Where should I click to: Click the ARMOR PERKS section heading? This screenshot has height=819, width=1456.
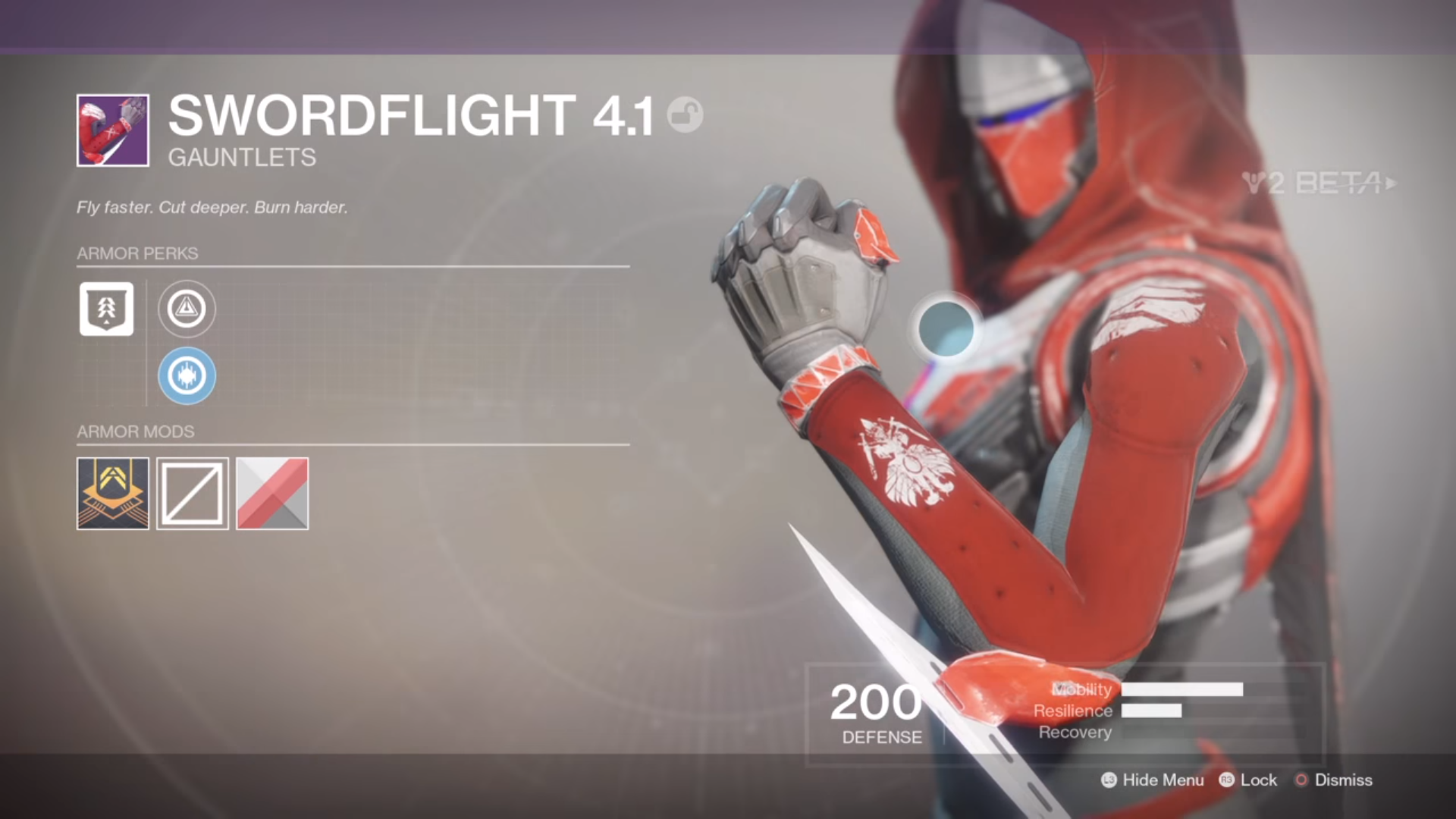coord(136,253)
